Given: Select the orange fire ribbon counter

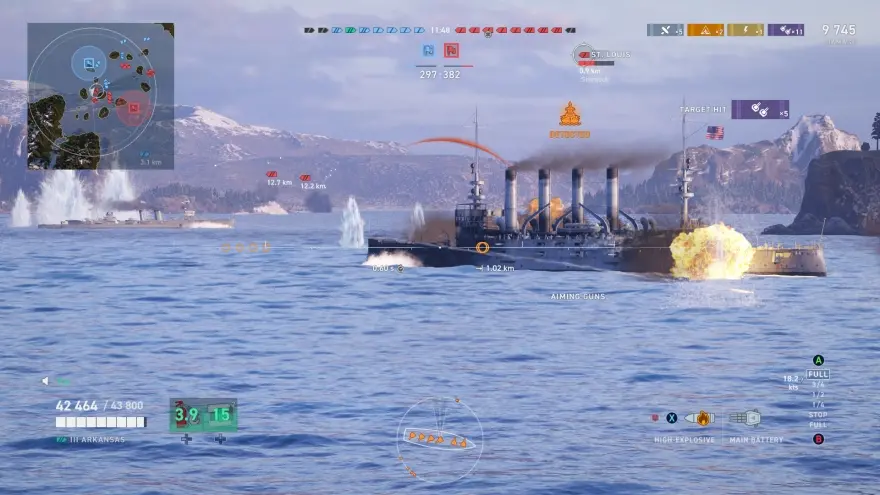Looking at the screenshot, I should [705, 30].
